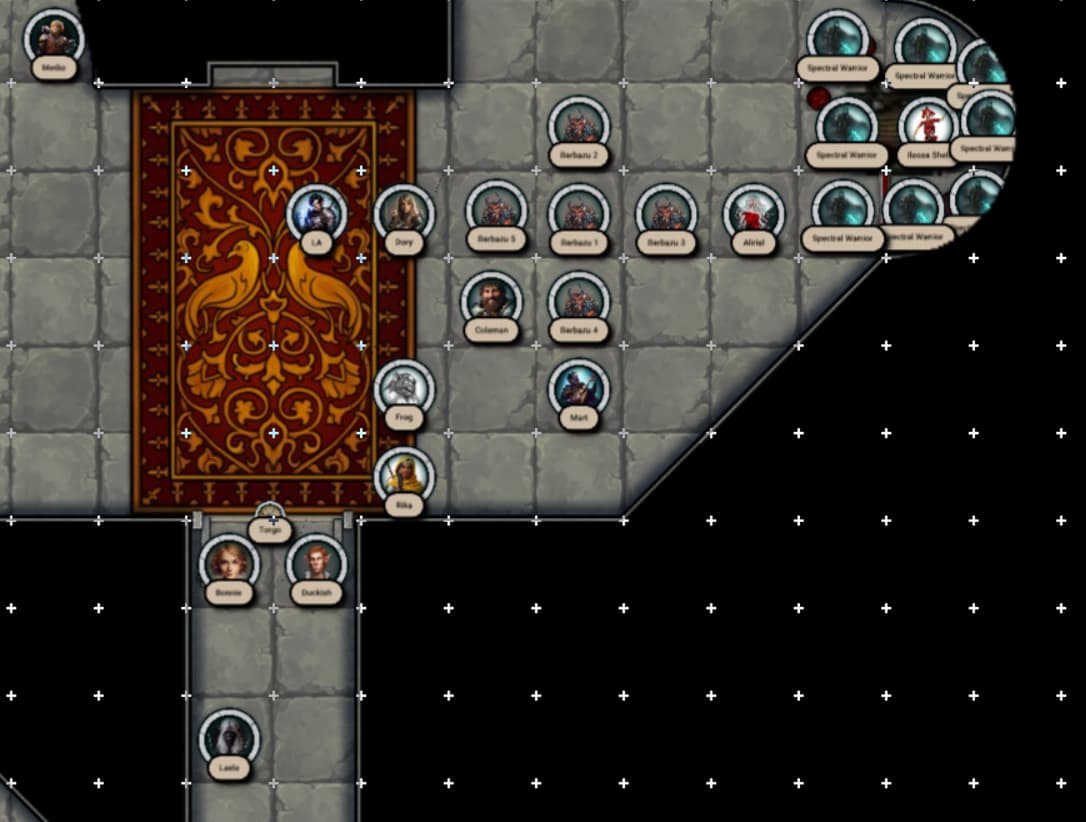The width and height of the screenshot is (1086, 822).
Task: Select the LA token on the carpet
Action: click(x=317, y=214)
